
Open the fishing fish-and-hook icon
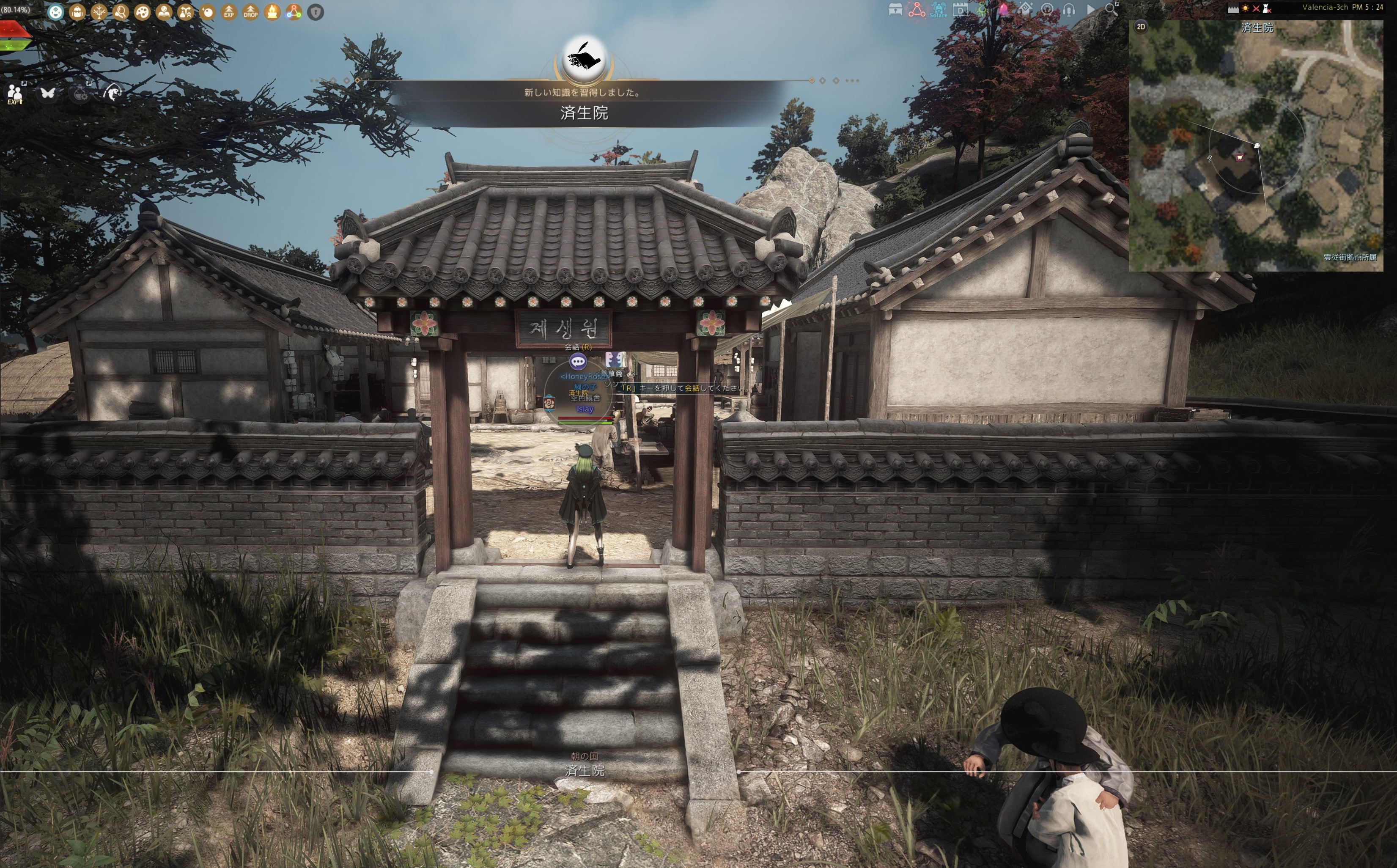(113, 92)
